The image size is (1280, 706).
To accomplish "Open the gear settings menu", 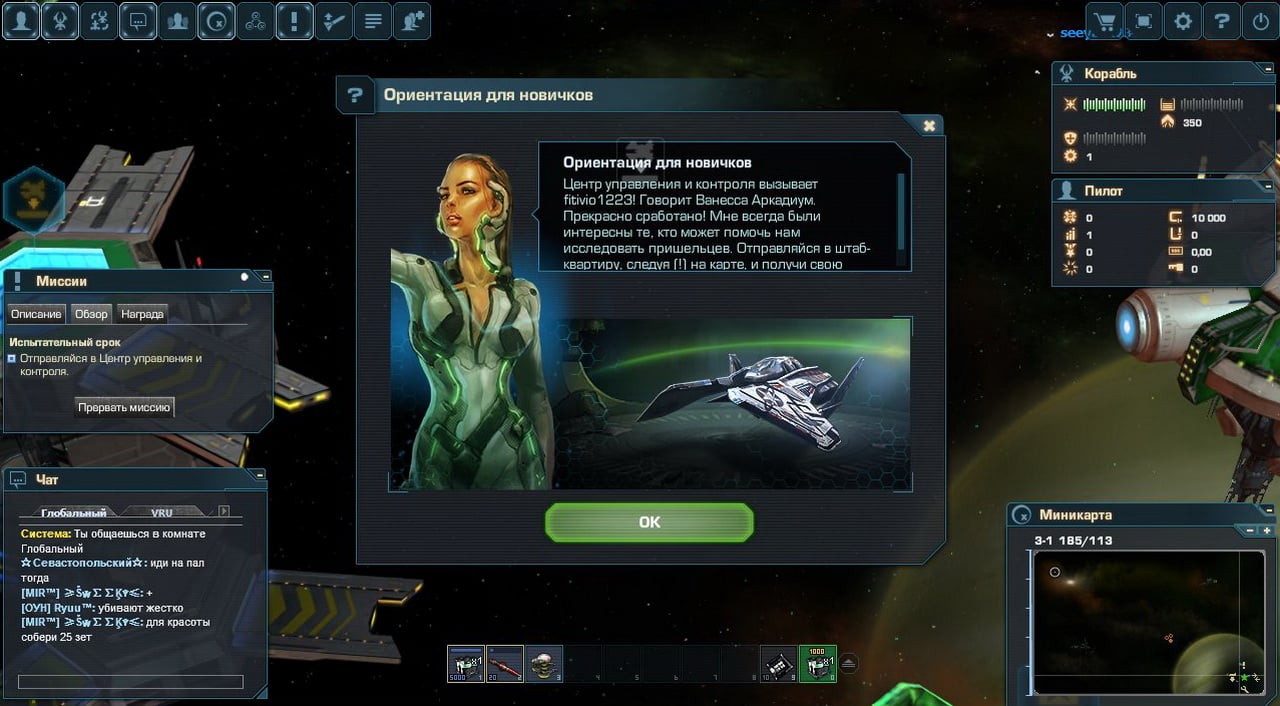I will click(1182, 21).
